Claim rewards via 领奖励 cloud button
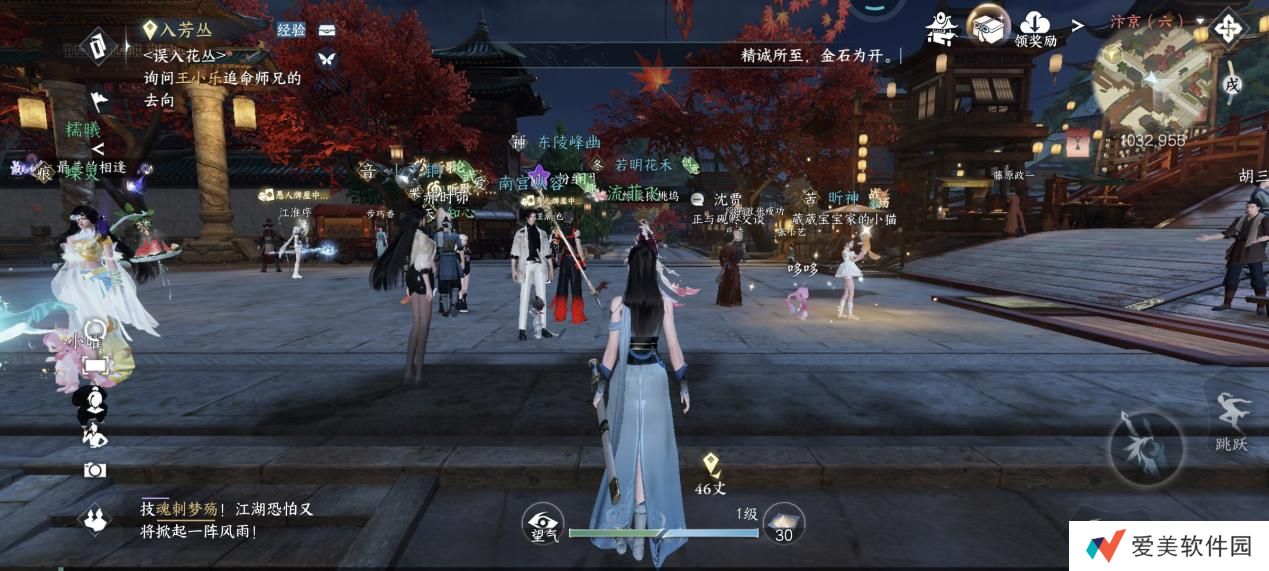Image resolution: width=1269 pixels, height=571 pixels. [1035, 30]
